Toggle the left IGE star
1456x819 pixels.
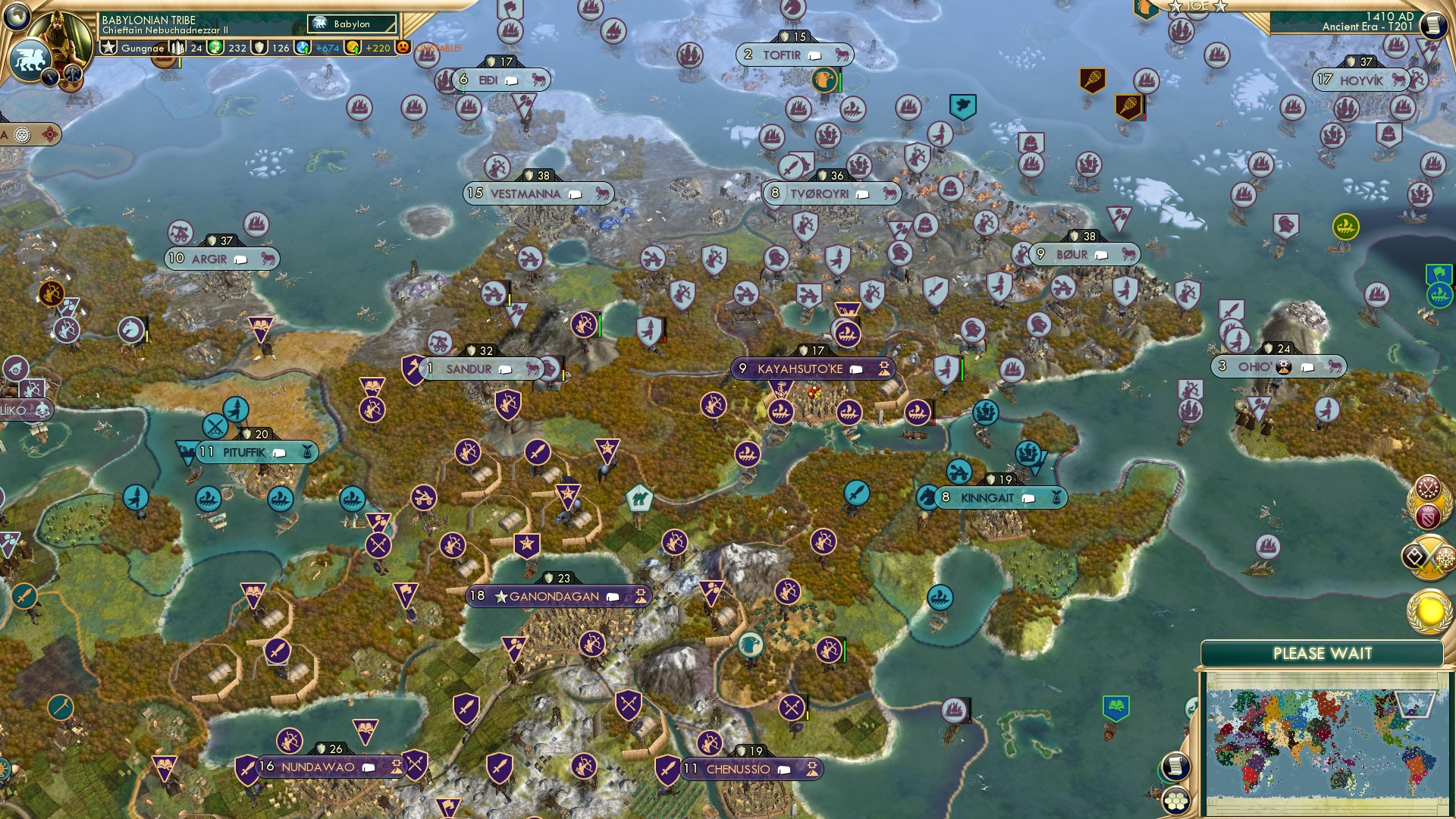[x=1175, y=6]
